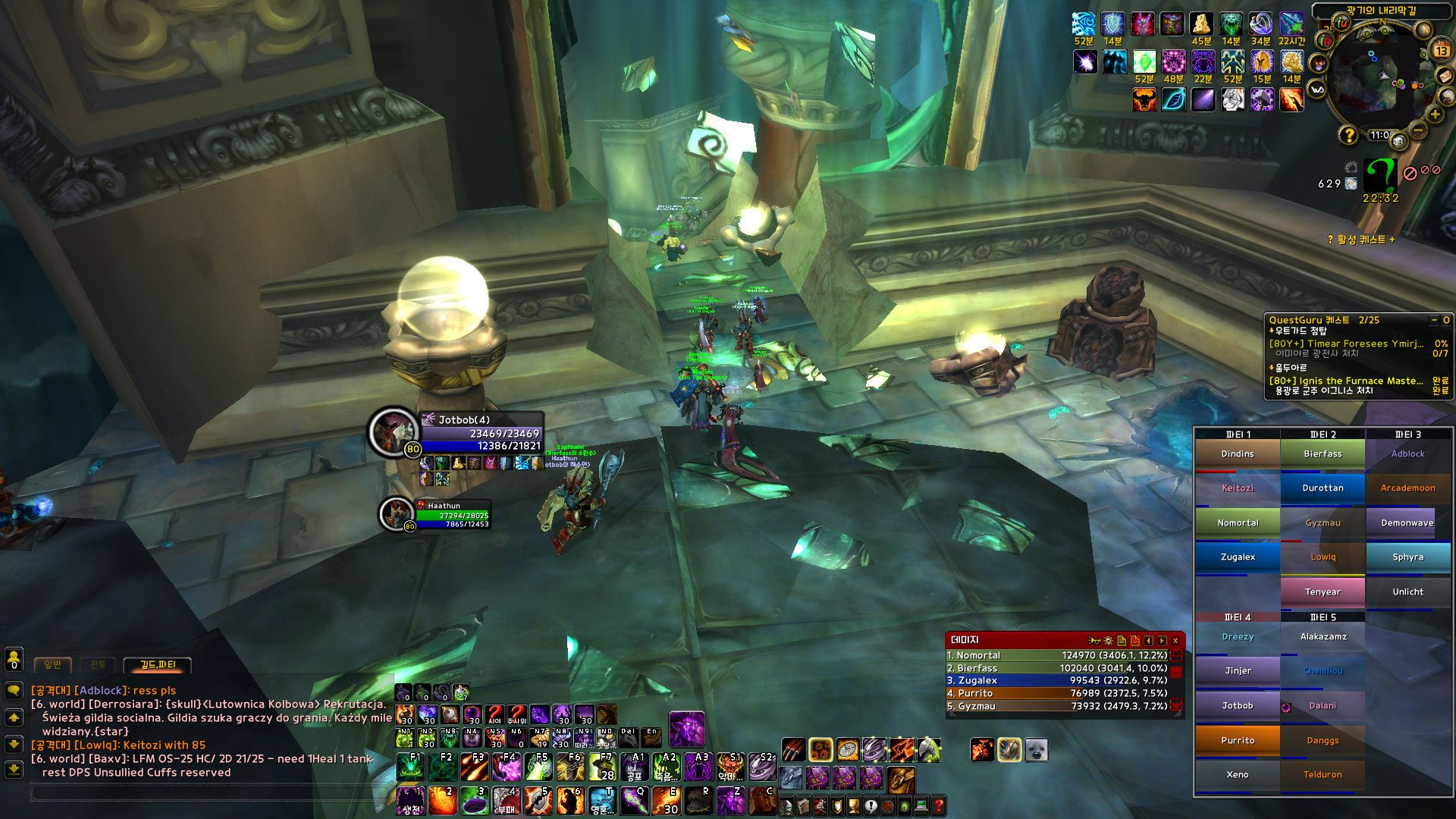Click the cheese buff icon
This screenshot has height=819, width=1456.
1200,24
